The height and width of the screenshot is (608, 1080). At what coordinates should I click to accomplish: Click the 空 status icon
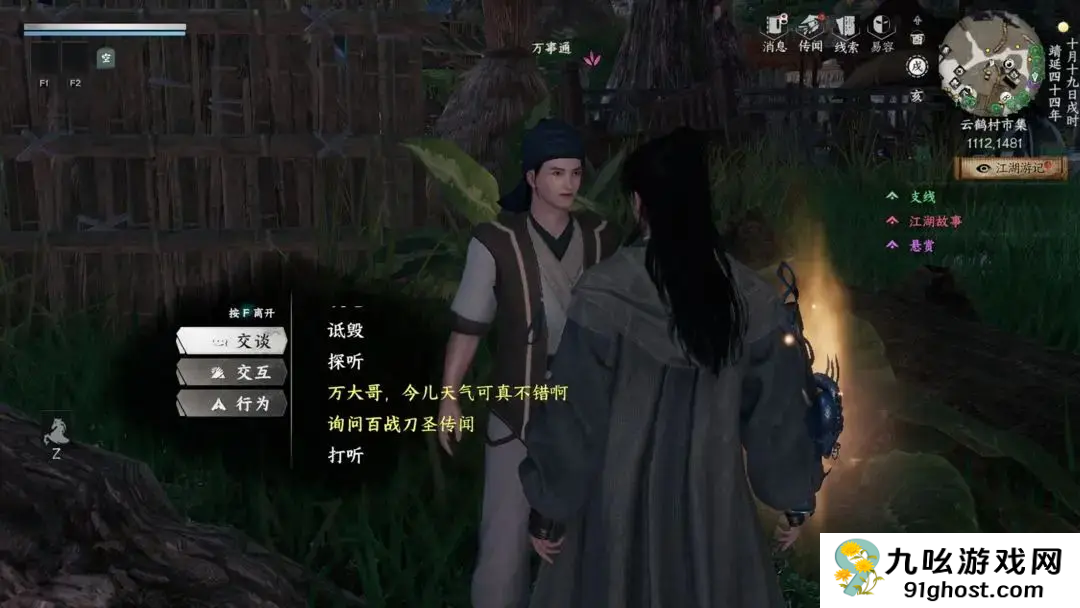pos(105,58)
